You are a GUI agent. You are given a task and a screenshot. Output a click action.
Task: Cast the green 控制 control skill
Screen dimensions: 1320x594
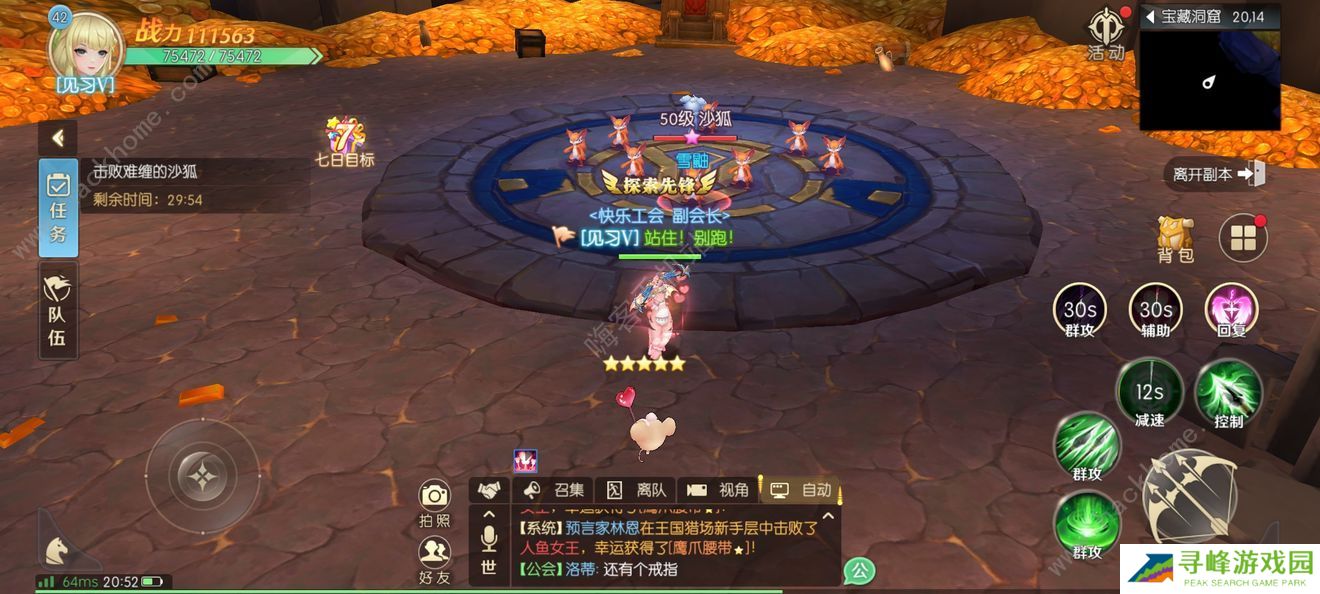(x=1228, y=393)
